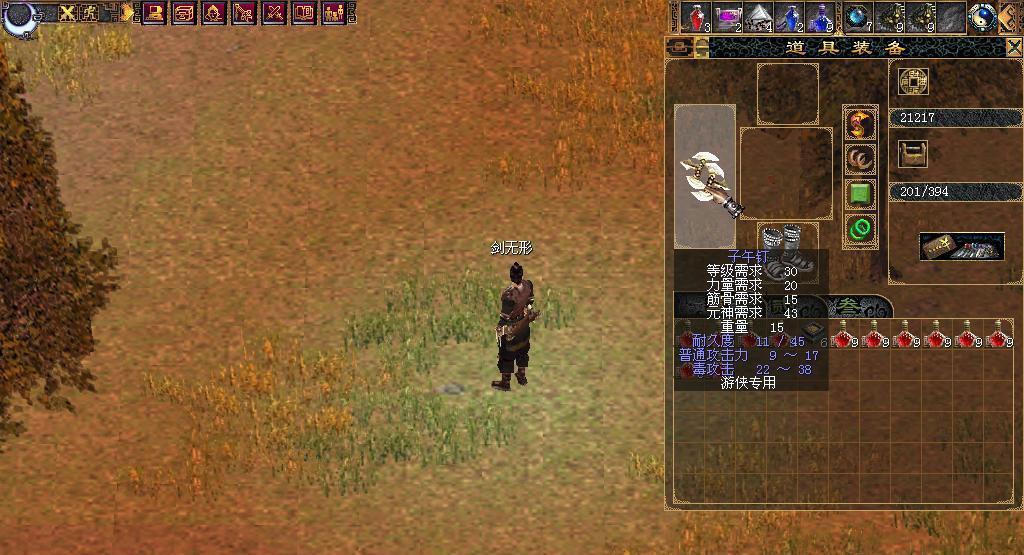Open the character portrait menu

[214, 13]
